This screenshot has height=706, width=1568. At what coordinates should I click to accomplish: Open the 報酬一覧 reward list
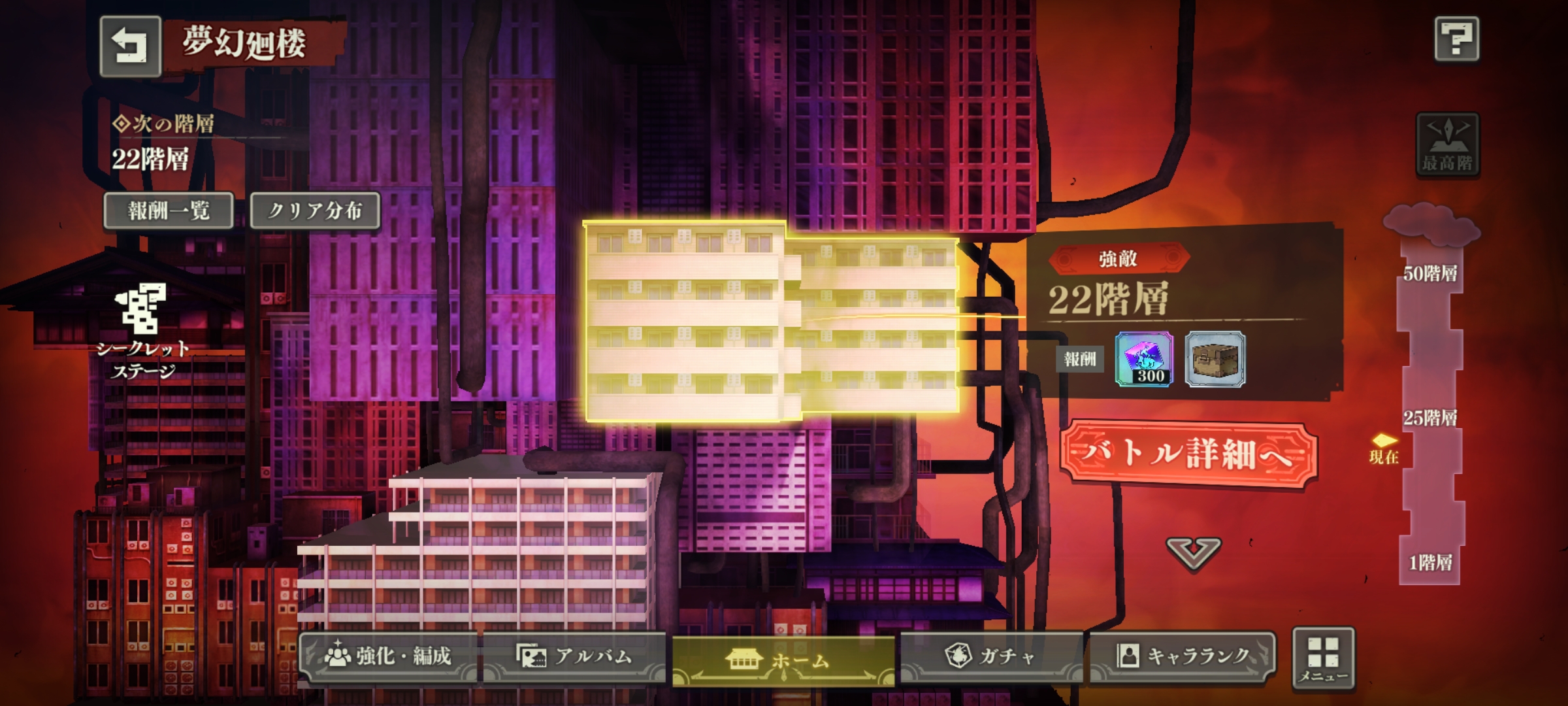click(x=169, y=210)
